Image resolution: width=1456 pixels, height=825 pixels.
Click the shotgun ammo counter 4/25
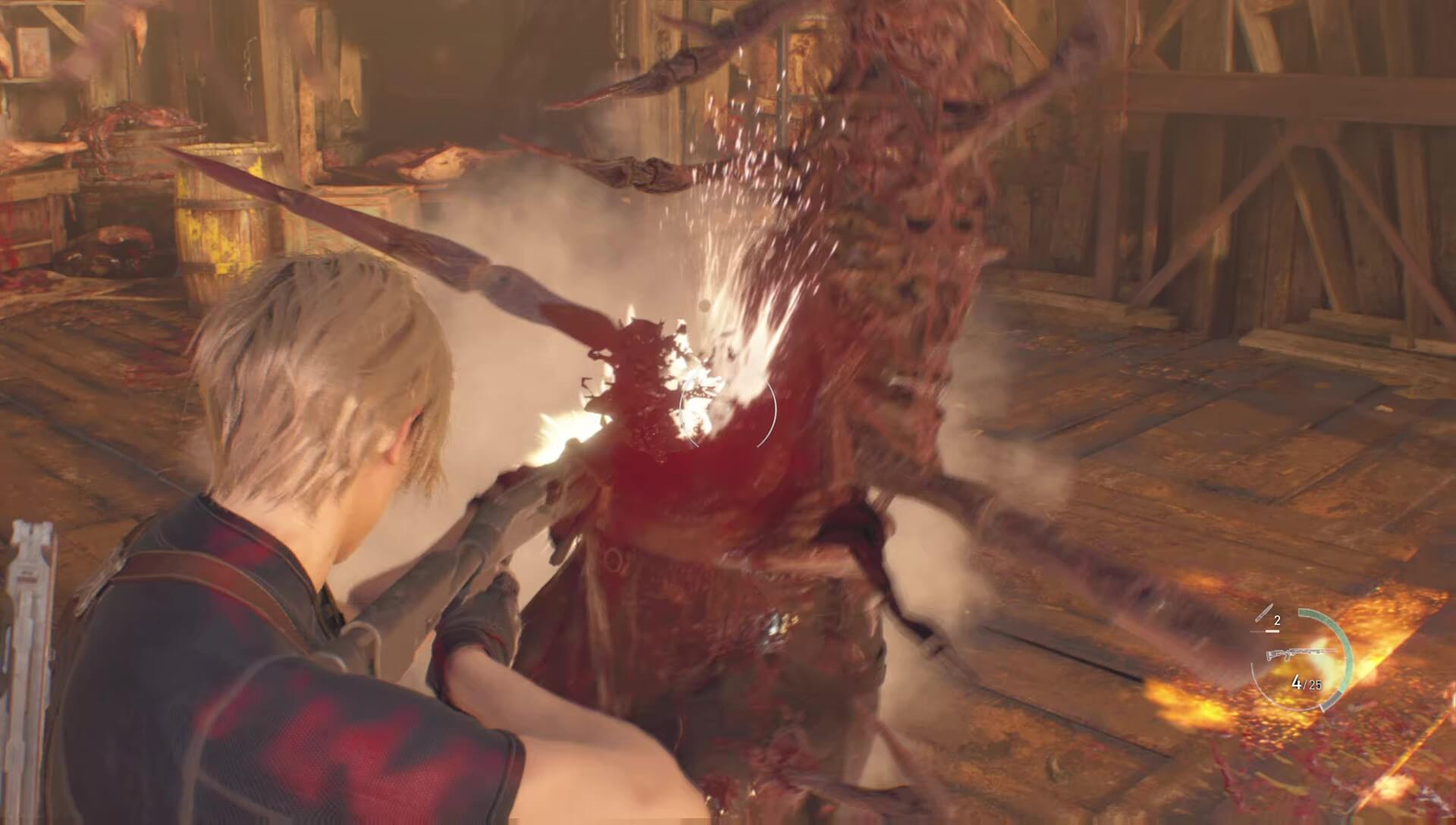tap(1306, 682)
